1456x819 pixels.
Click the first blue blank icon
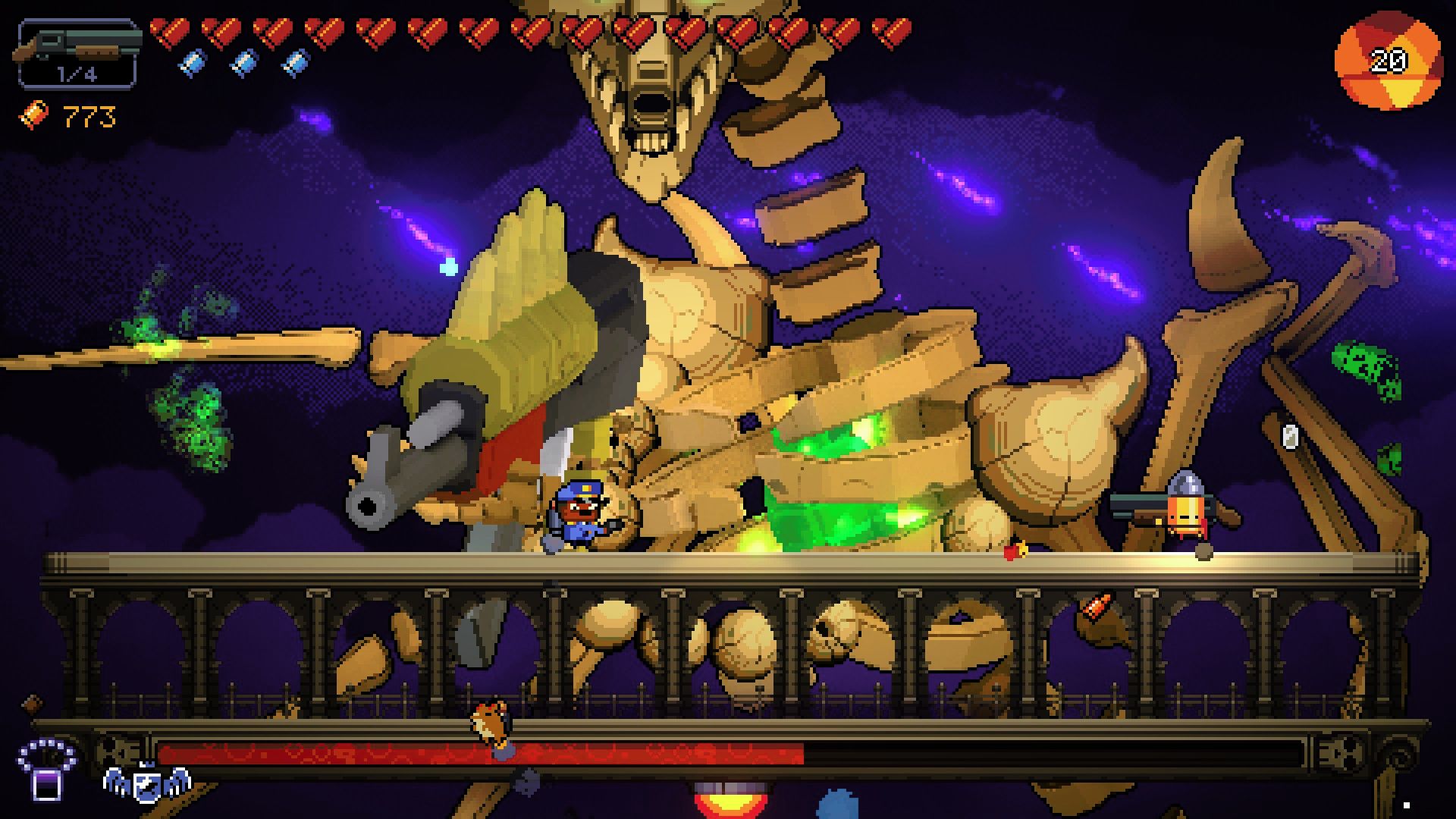(x=192, y=61)
